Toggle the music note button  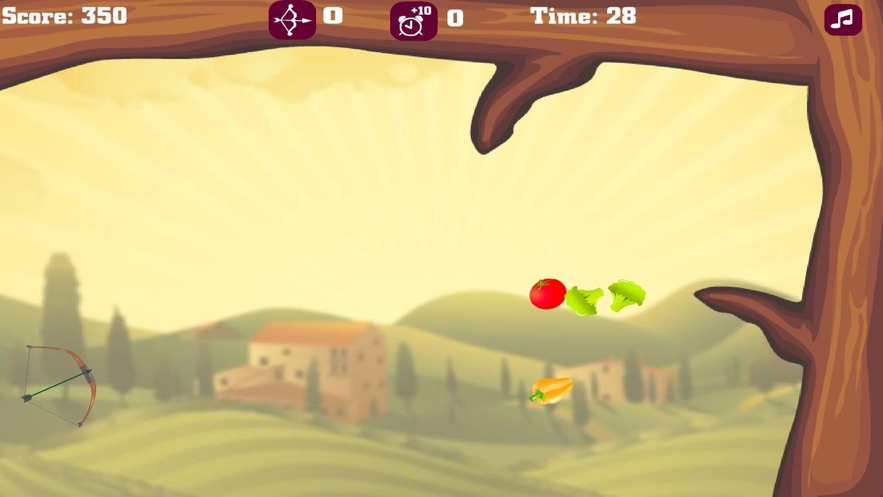[843, 19]
